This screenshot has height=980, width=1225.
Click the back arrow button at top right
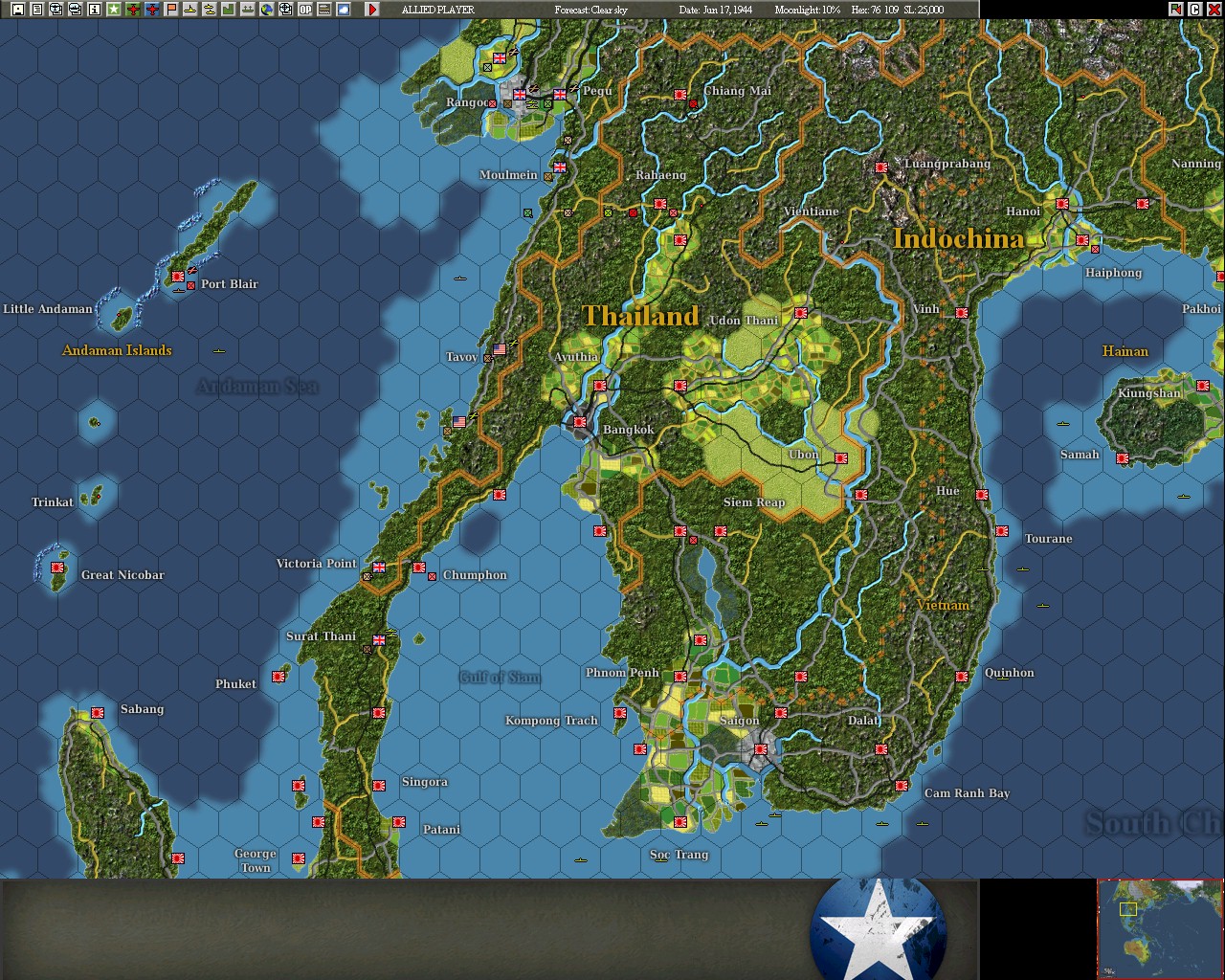(1175, 9)
